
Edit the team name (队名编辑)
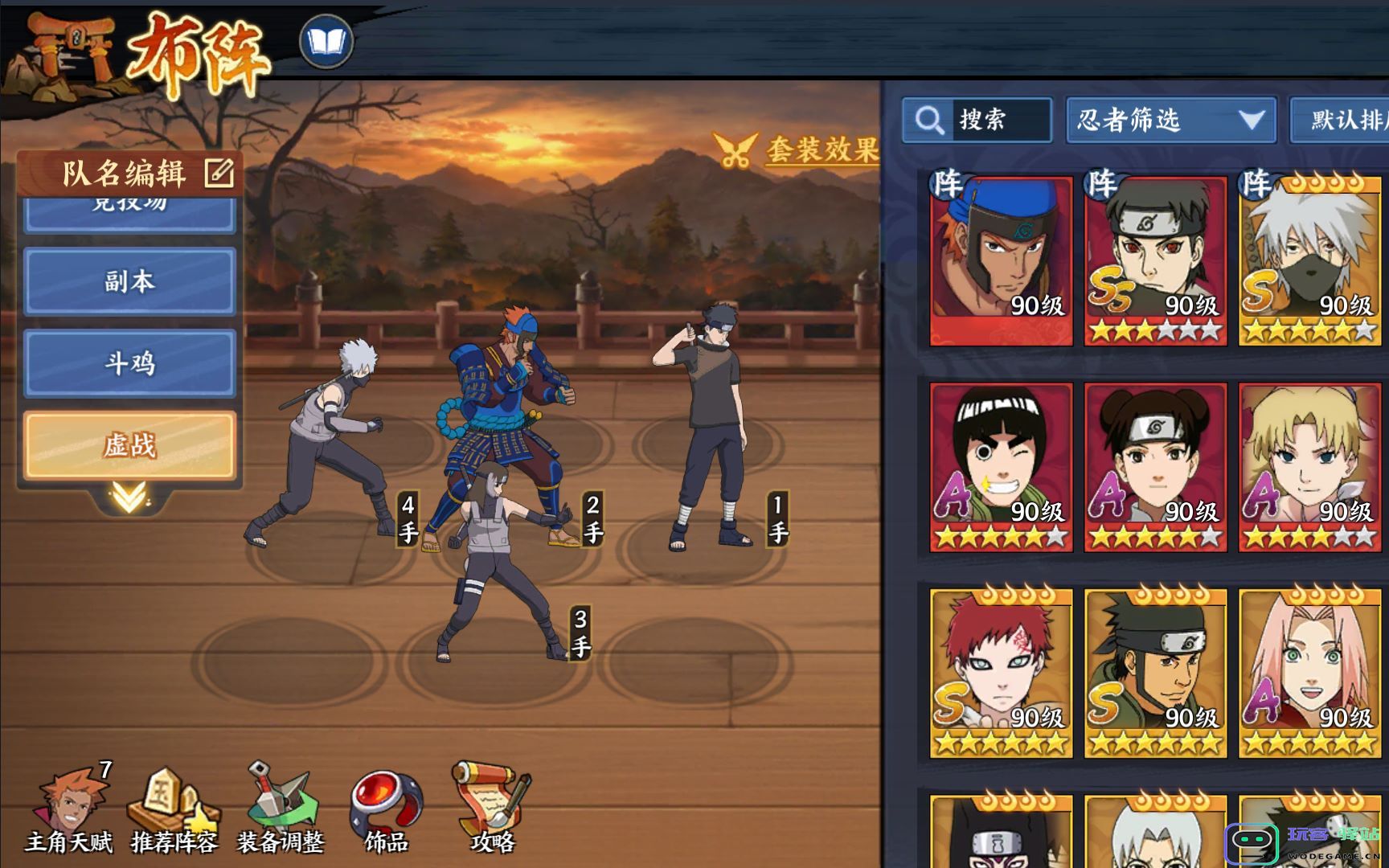218,173
